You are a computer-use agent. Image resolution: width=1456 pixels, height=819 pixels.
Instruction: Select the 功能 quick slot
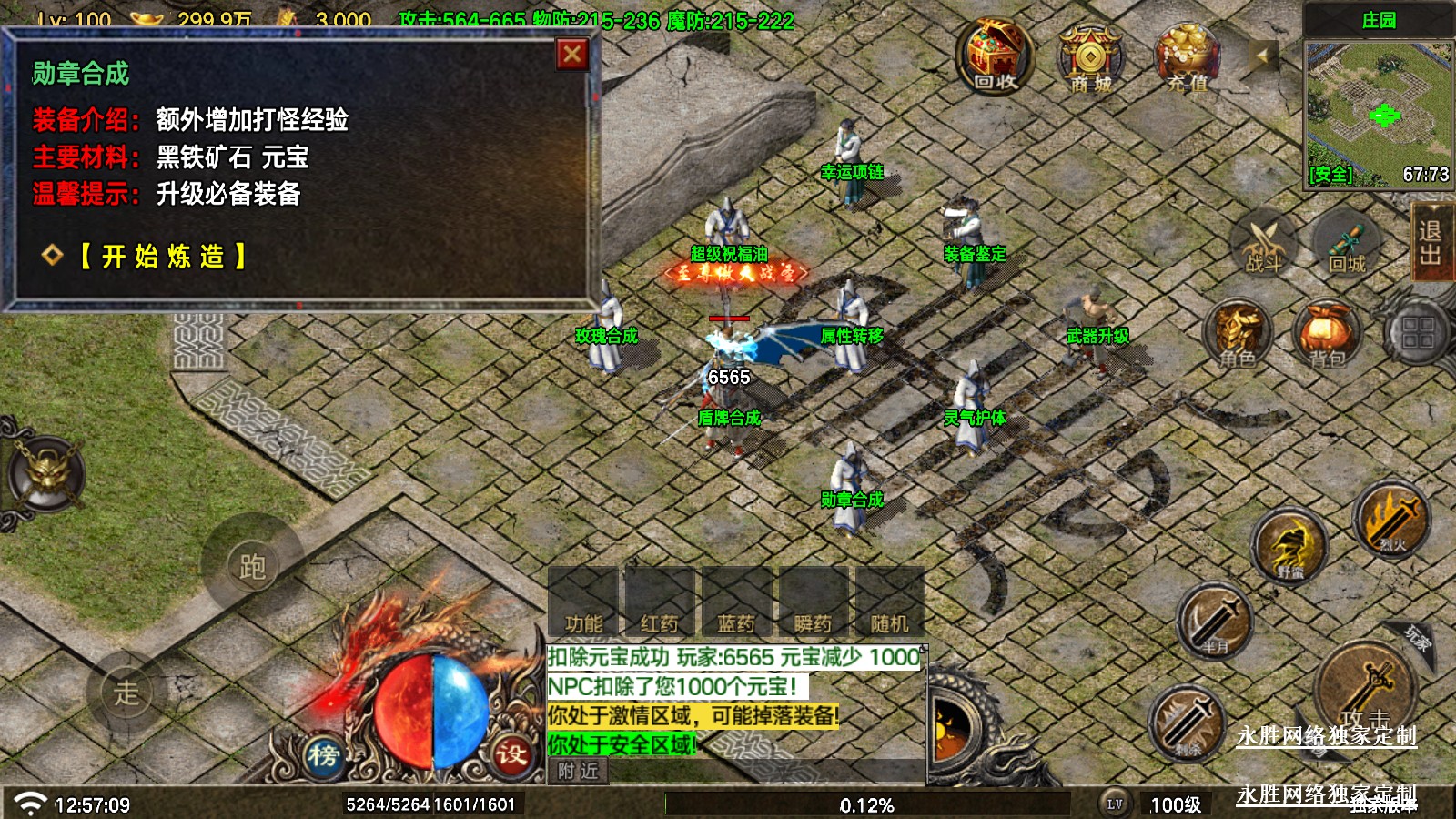(583, 602)
